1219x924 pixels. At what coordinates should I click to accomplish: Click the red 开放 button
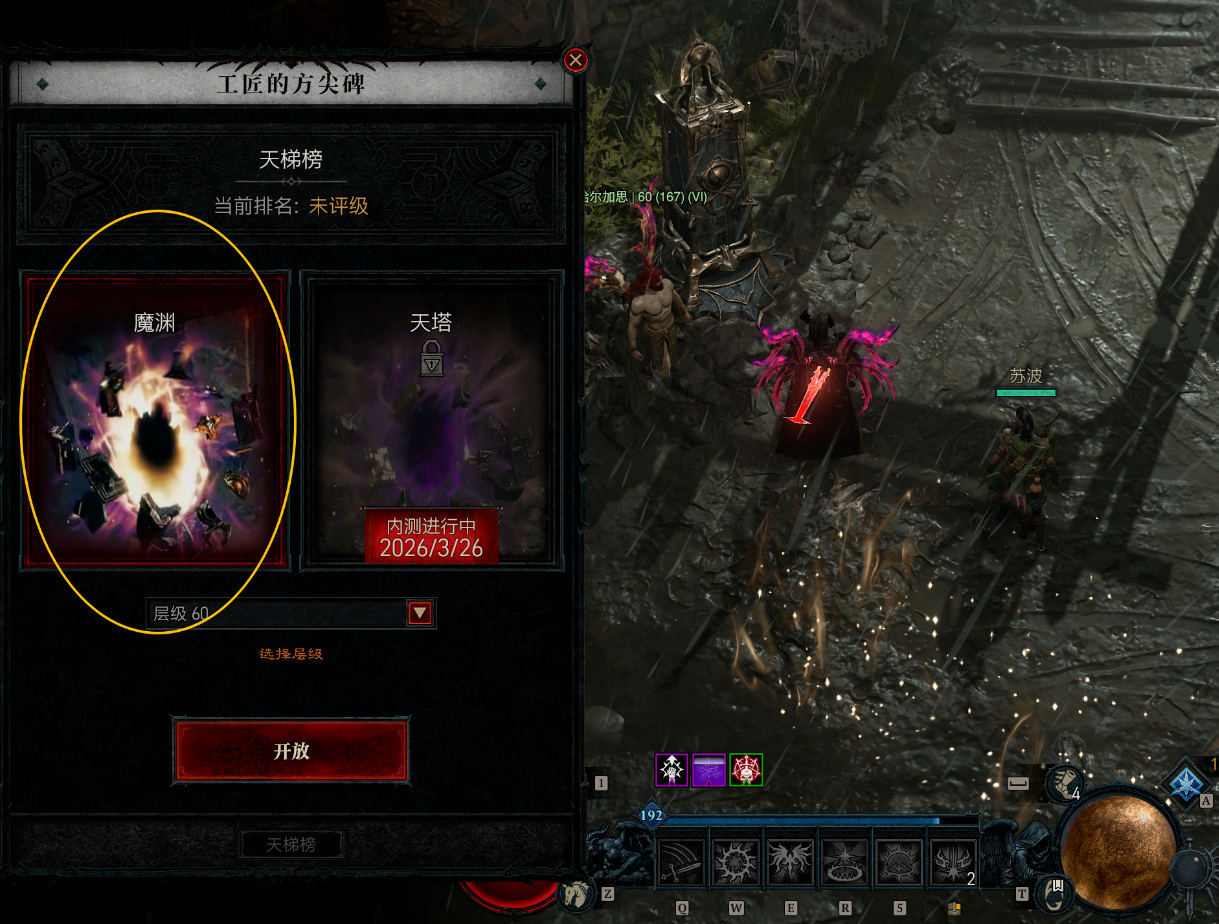point(291,751)
